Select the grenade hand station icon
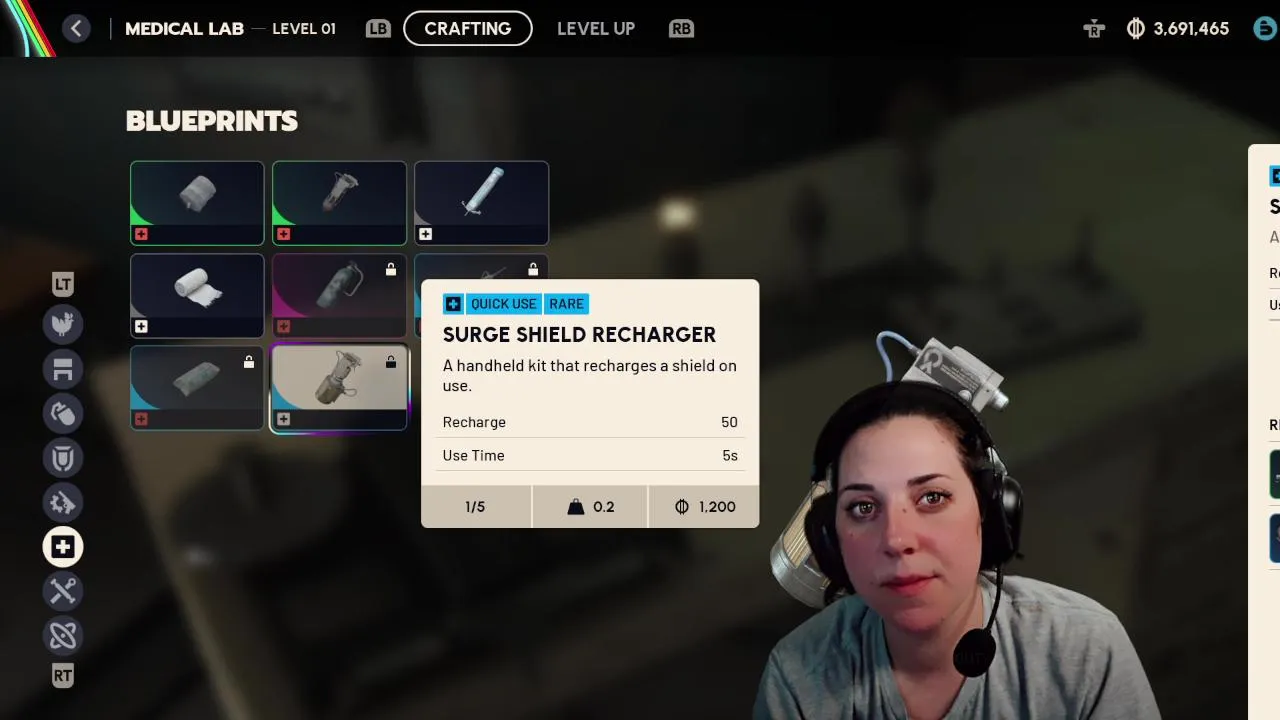The image size is (1280, 720). [63, 413]
